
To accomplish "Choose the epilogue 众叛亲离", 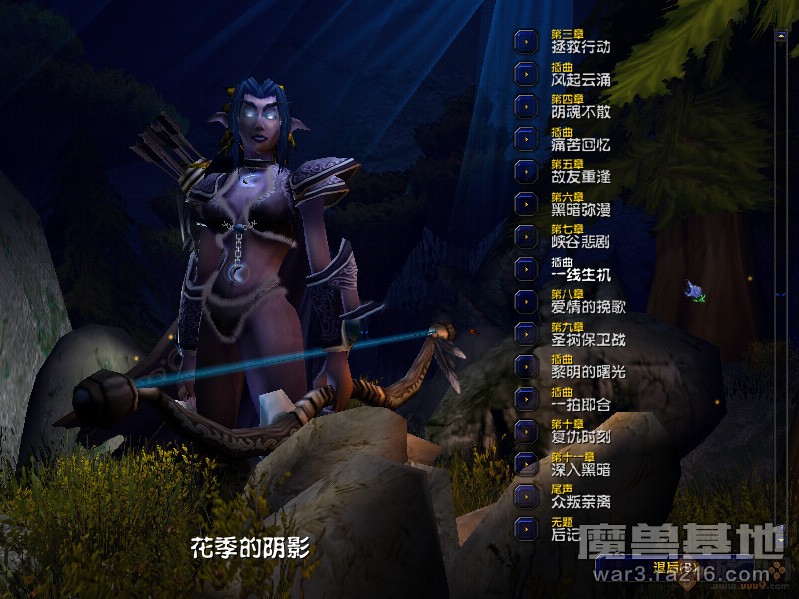I will (526, 495).
